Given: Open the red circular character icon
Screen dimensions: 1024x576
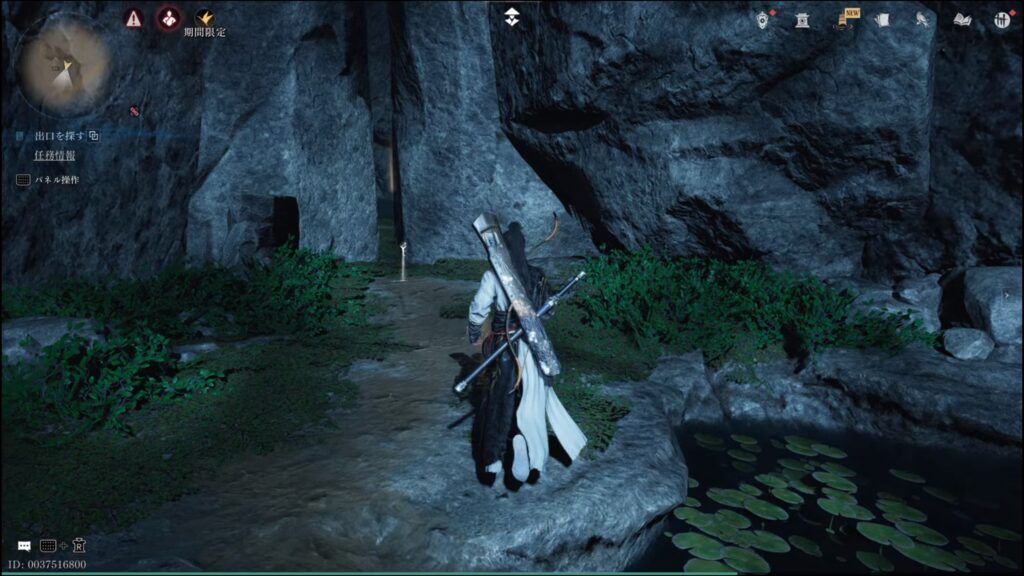Looking at the screenshot, I should [x=169, y=18].
